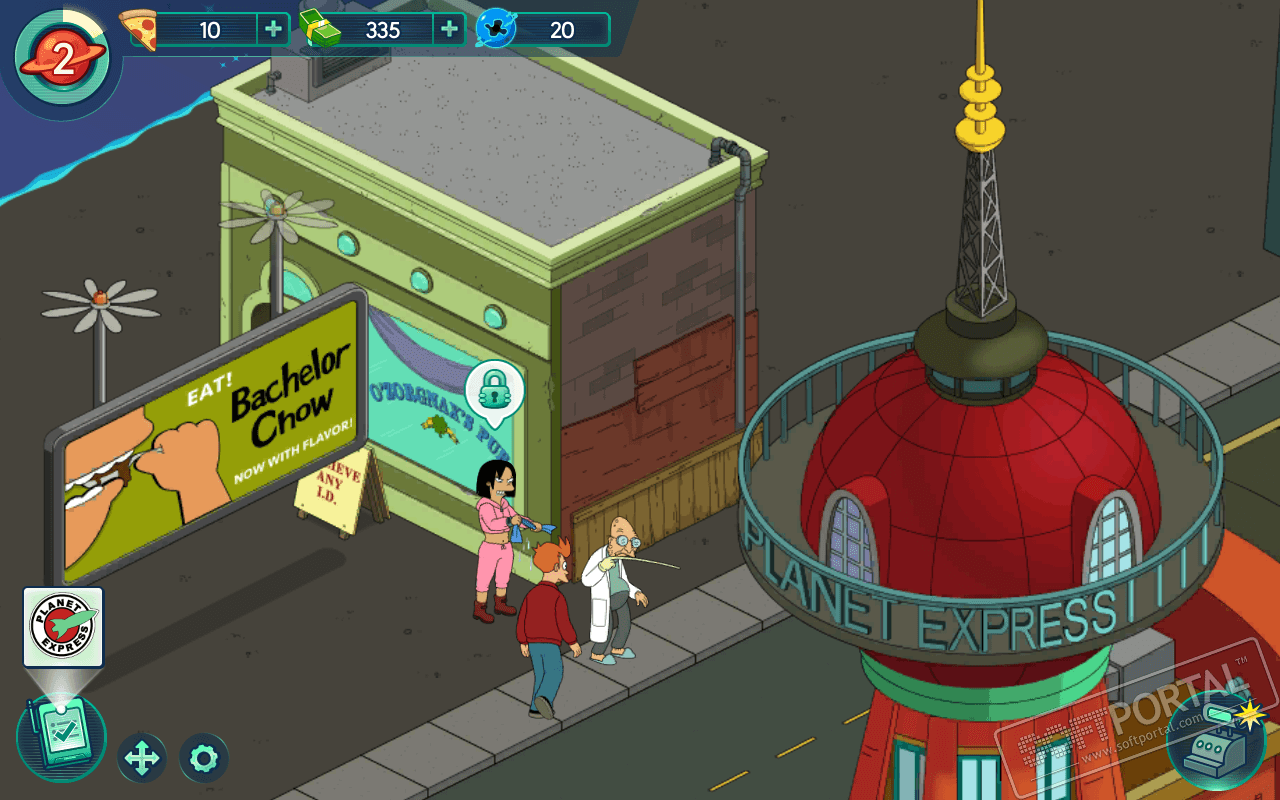Image resolution: width=1280 pixels, height=800 pixels.
Task: Open the task list clipboard button
Action: tap(61, 737)
